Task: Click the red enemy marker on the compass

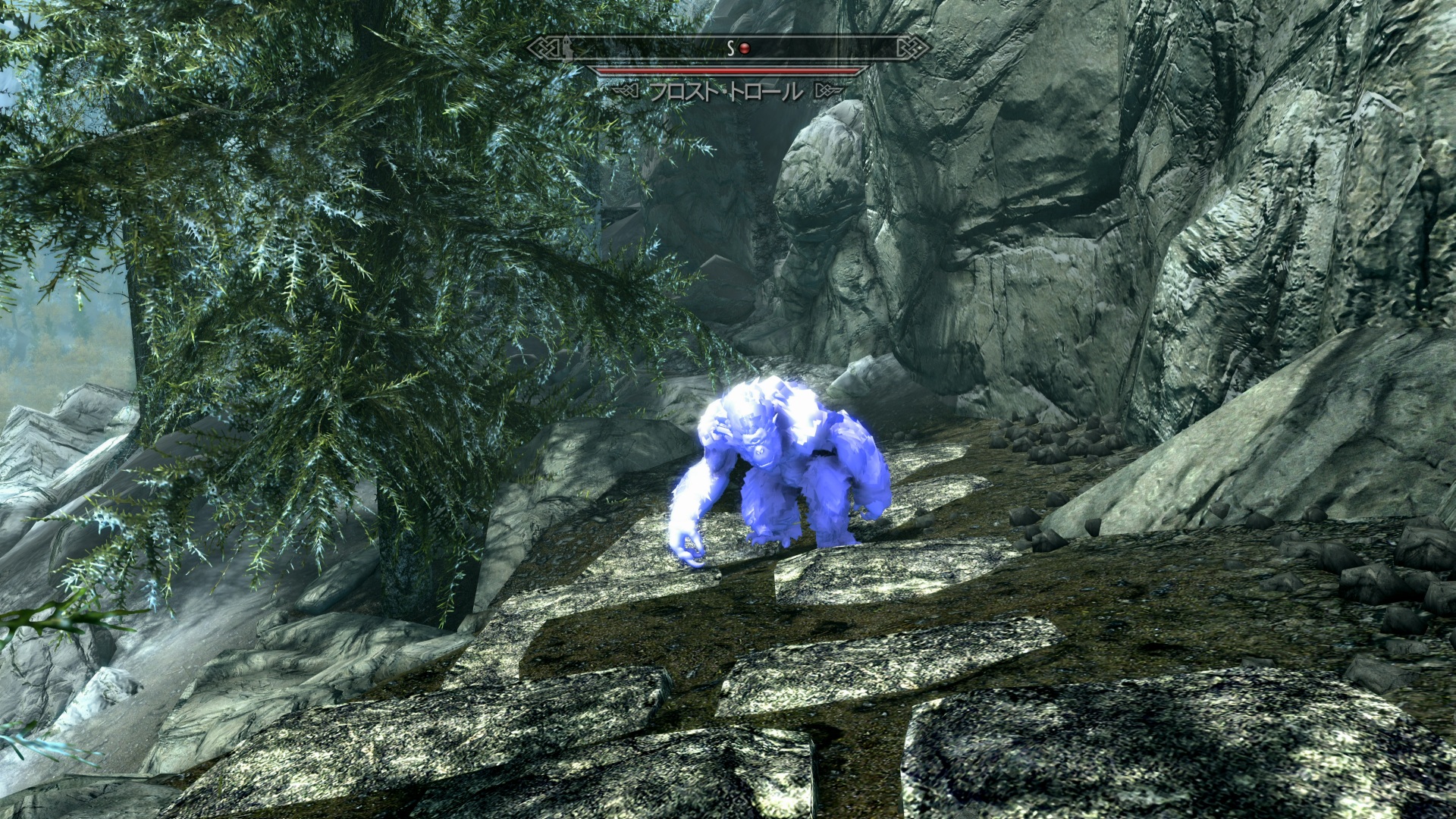Action: [x=745, y=49]
